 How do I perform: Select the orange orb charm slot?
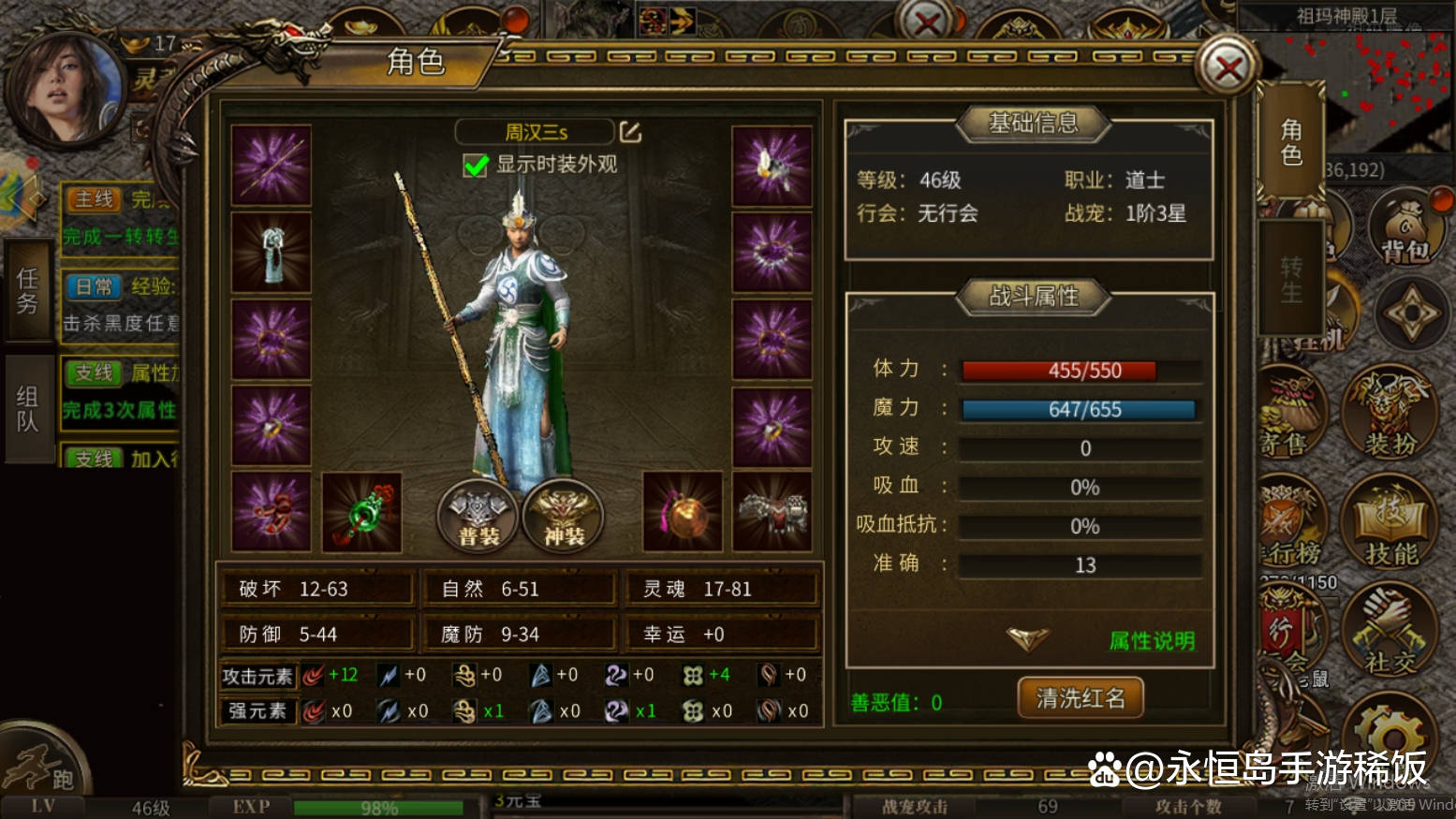[x=683, y=512]
